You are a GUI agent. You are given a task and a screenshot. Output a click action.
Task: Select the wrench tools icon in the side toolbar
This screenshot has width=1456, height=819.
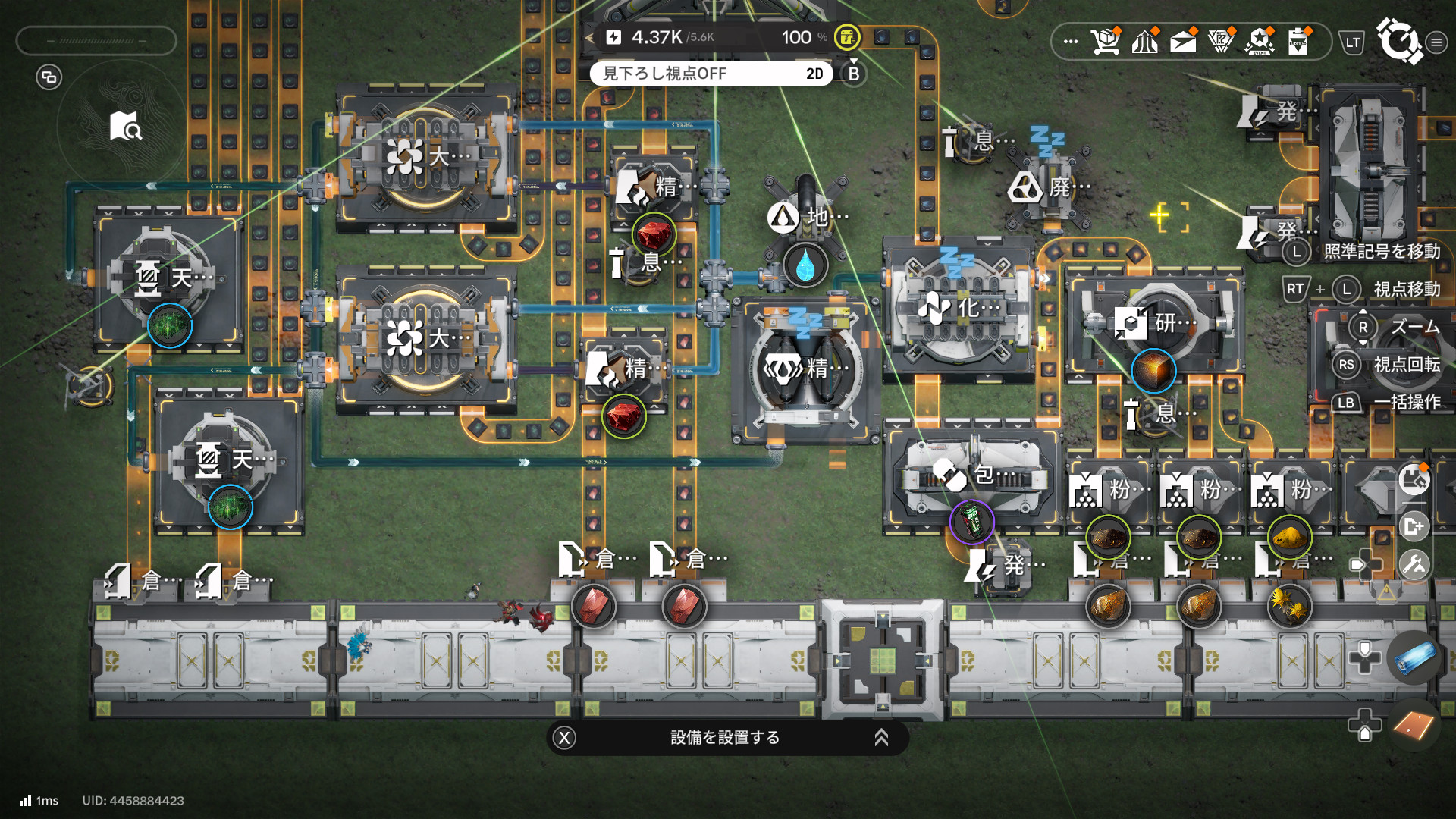tap(1414, 565)
